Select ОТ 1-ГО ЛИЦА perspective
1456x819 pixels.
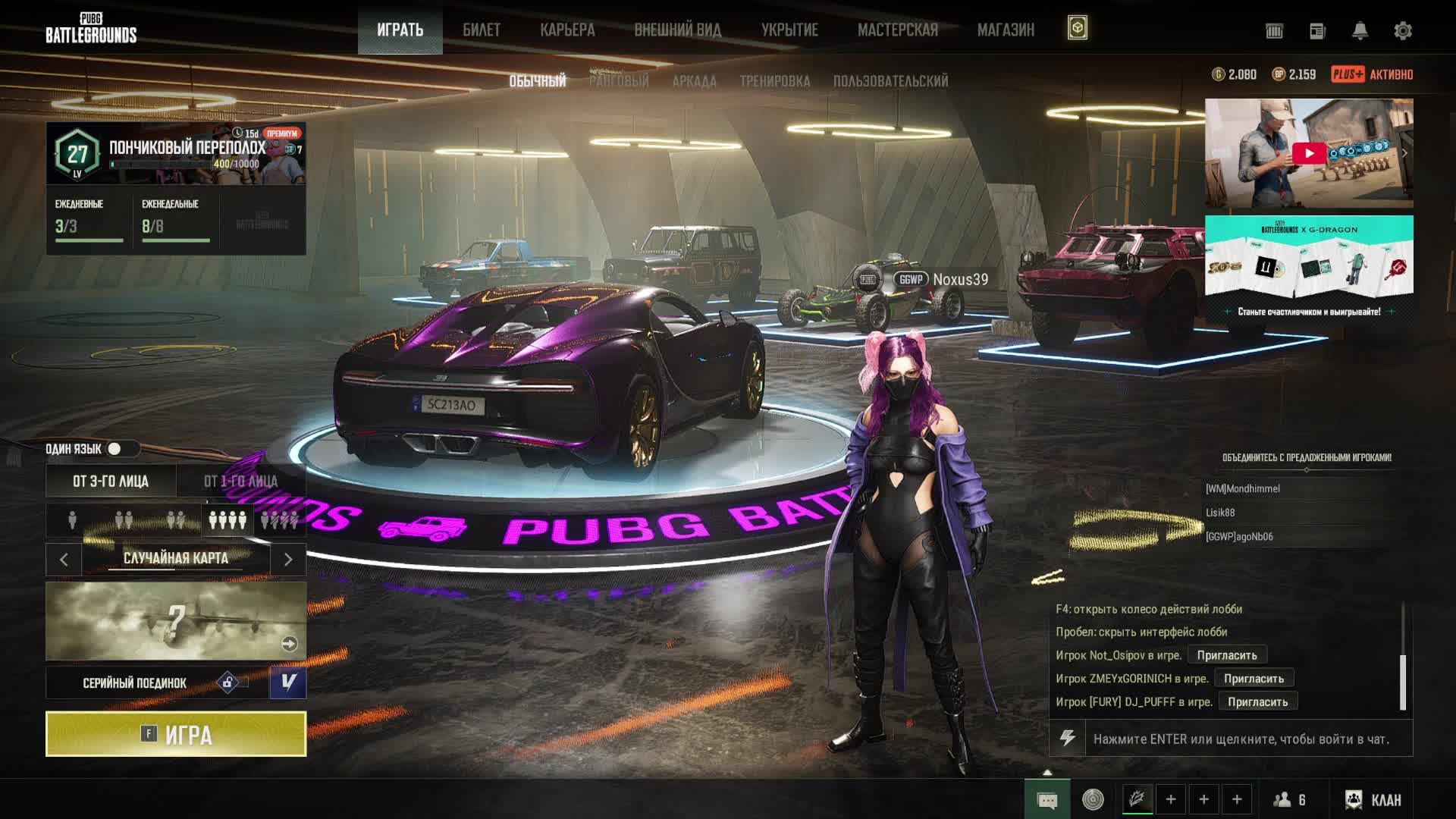click(240, 482)
